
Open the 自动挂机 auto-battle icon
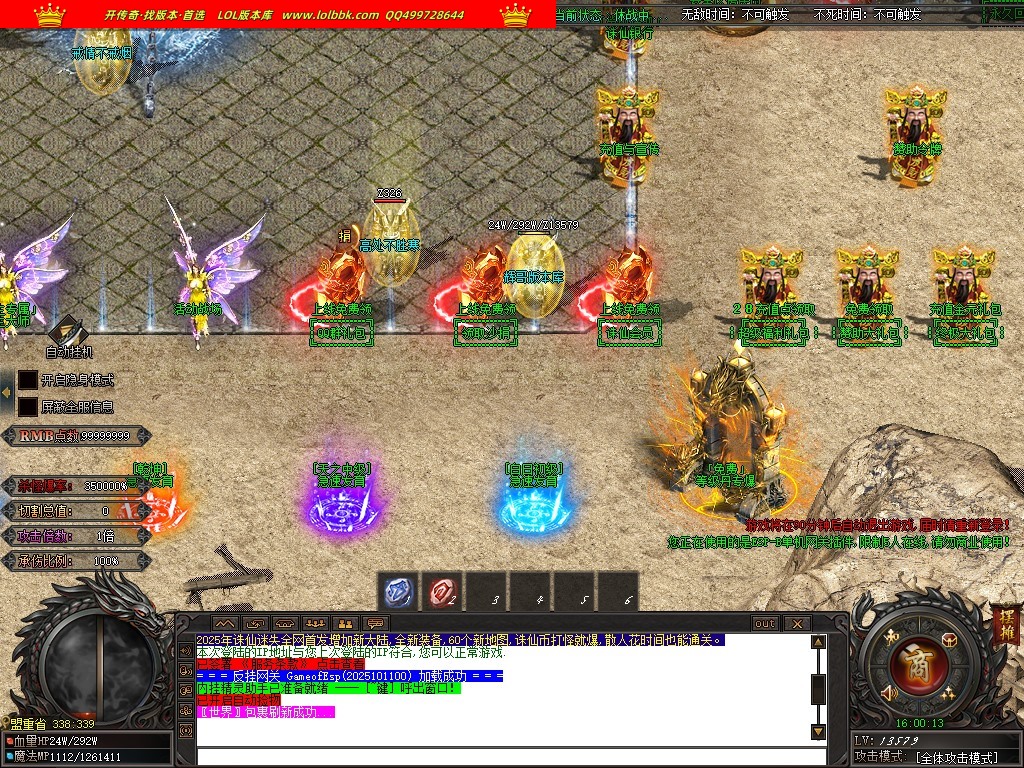[x=68, y=331]
